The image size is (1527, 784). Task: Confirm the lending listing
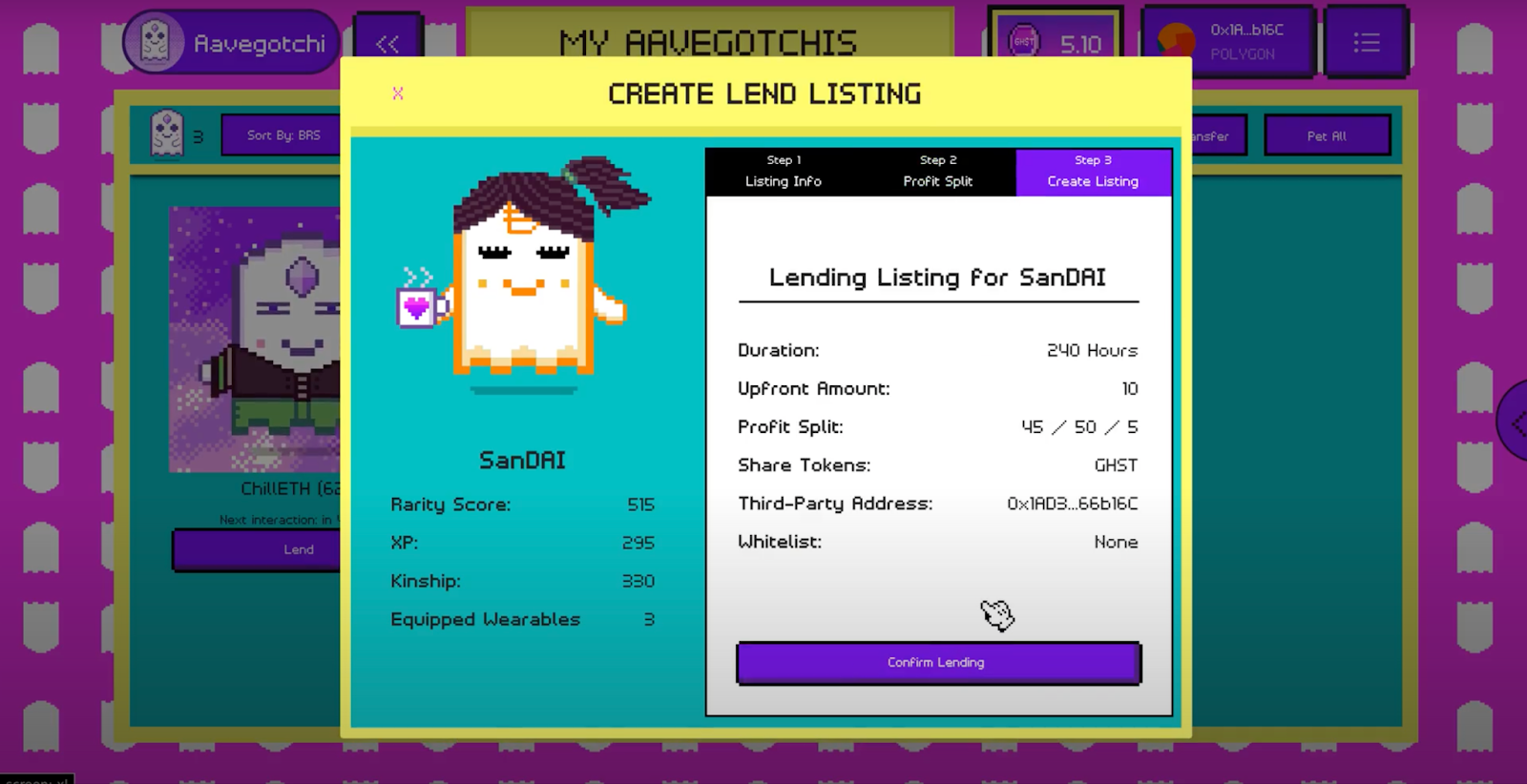click(x=937, y=663)
